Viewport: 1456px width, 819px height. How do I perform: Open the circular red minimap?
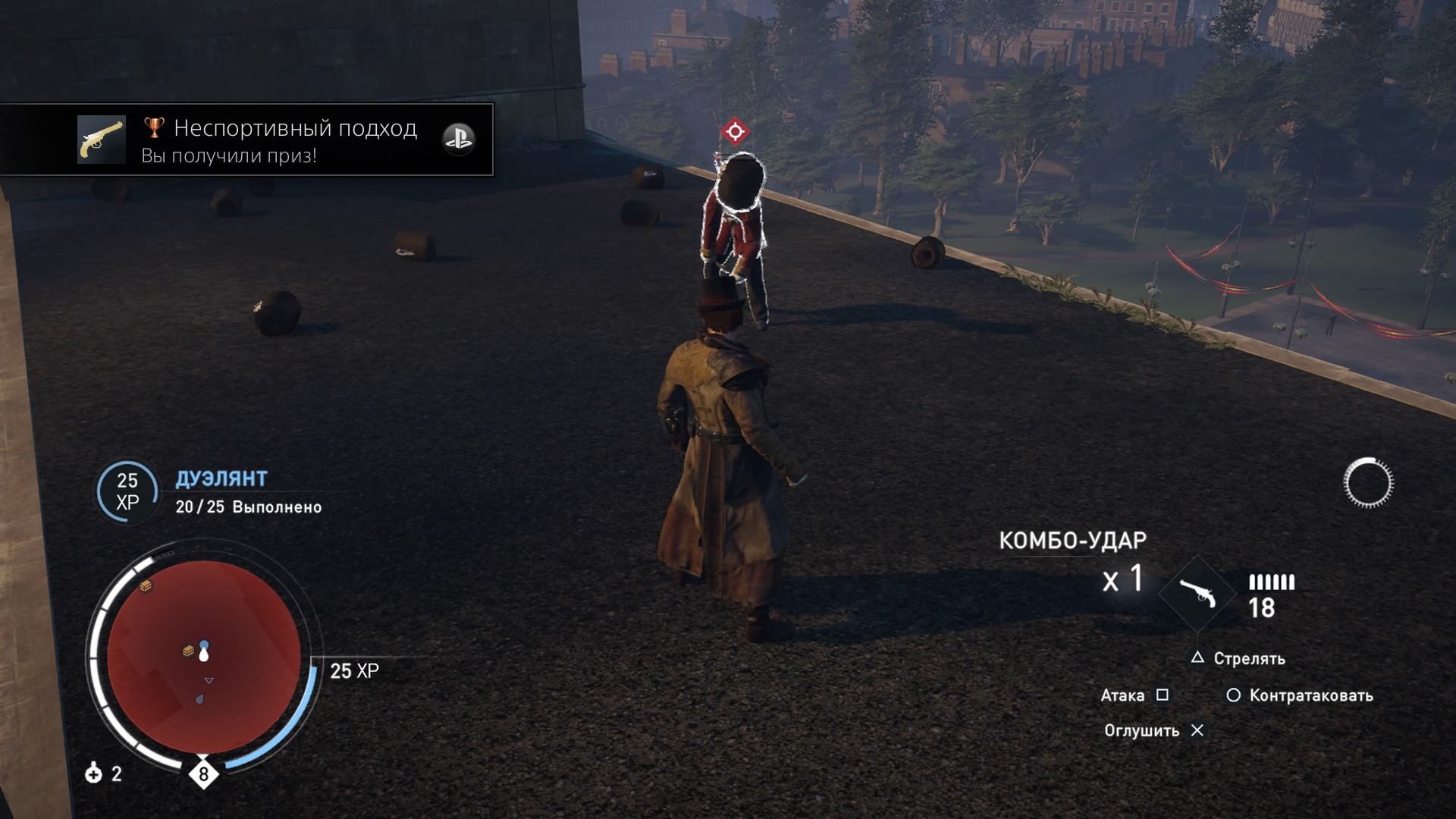(203, 656)
